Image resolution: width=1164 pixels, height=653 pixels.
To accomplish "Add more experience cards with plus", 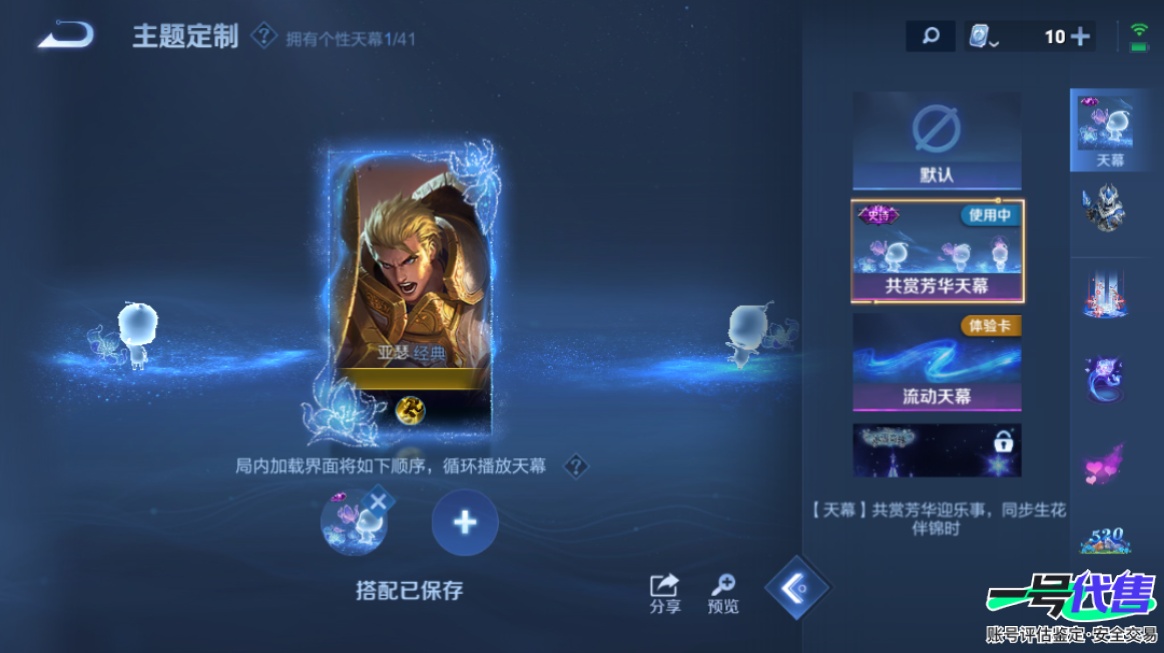I will [1080, 37].
